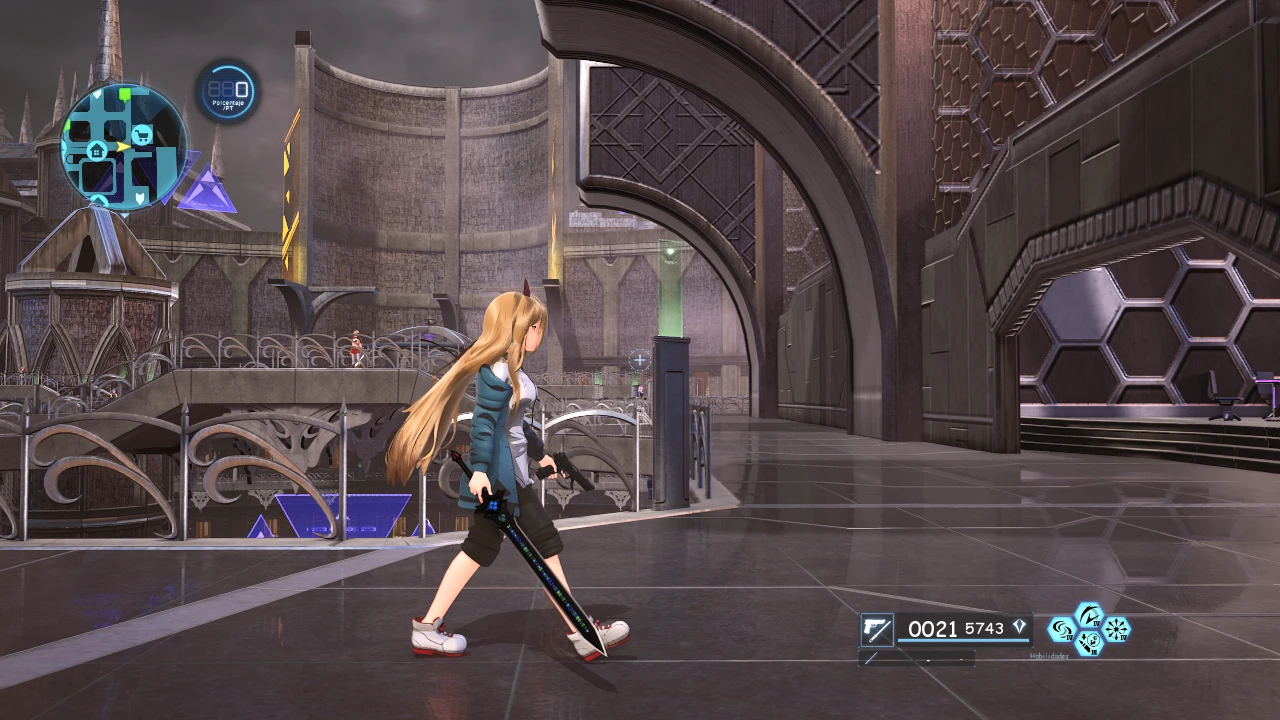
Task: Activate the swirling vortex skill hexagon
Action: coord(1061,629)
